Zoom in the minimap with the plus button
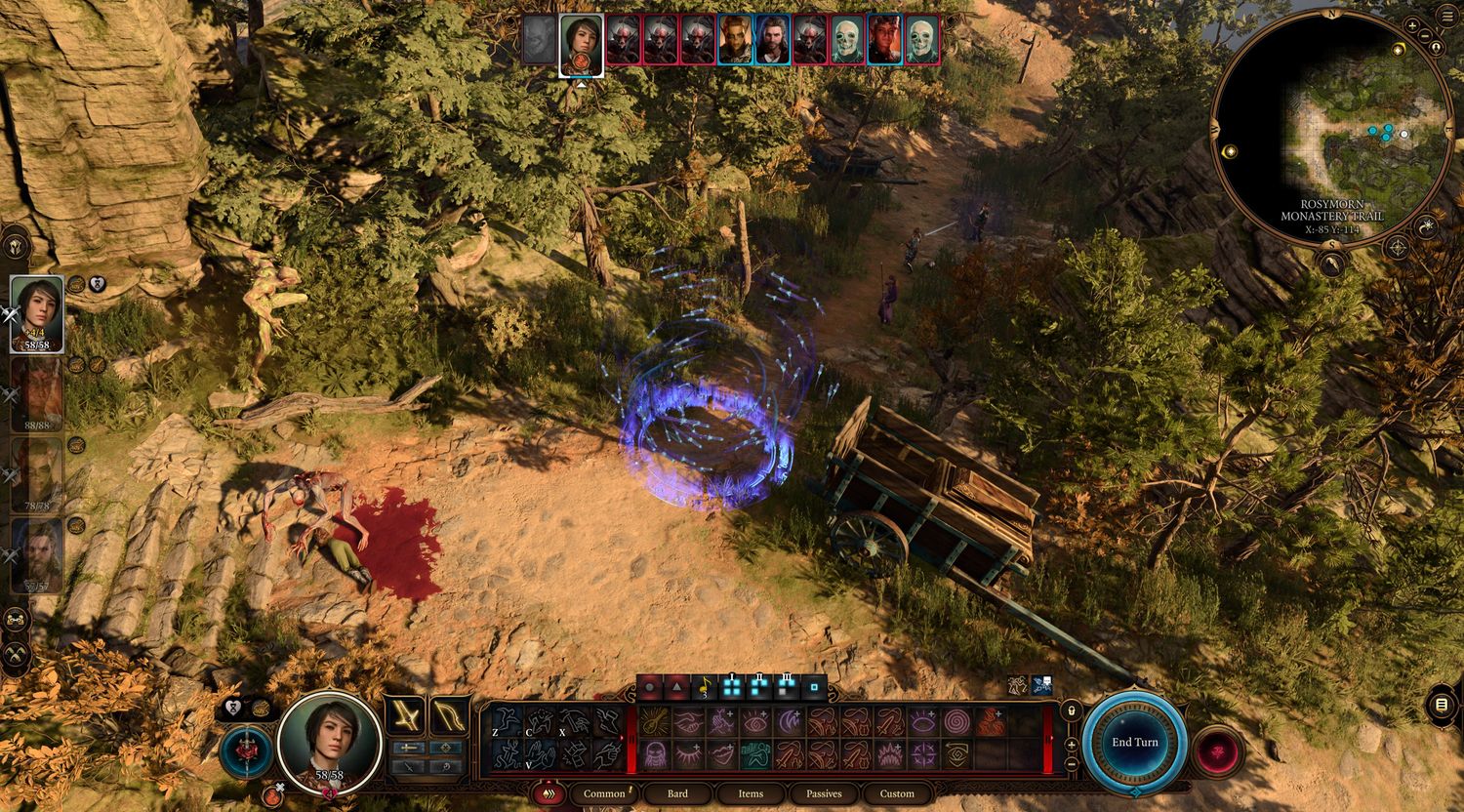 pos(1412,24)
